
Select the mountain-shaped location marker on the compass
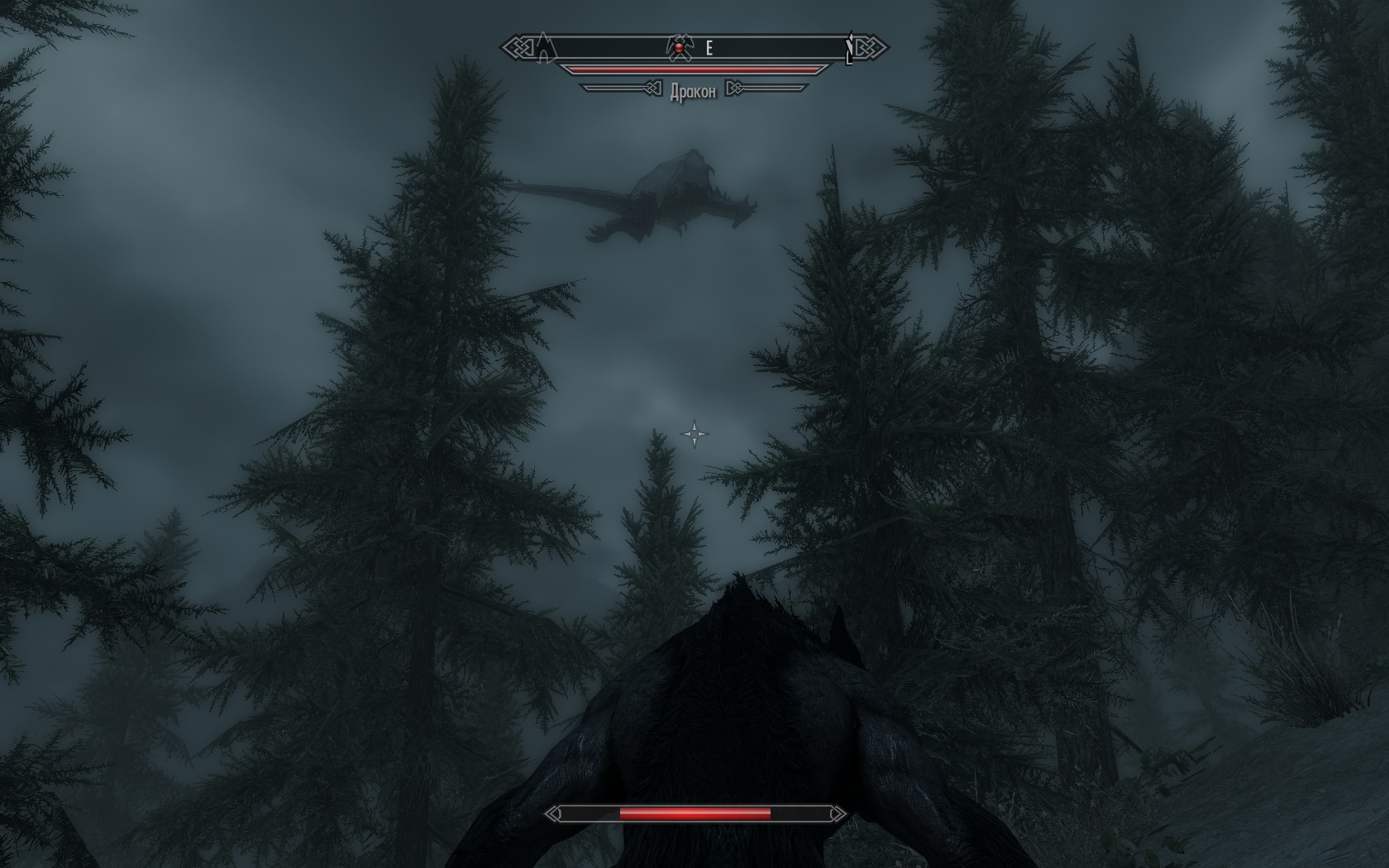(x=544, y=48)
